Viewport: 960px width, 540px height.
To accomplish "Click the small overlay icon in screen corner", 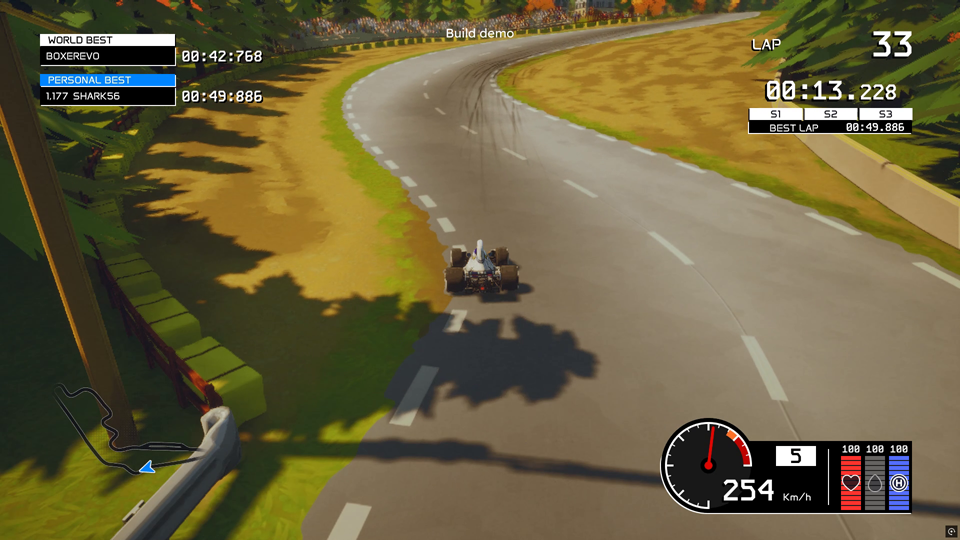I will pyautogui.click(x=951, y=531).
